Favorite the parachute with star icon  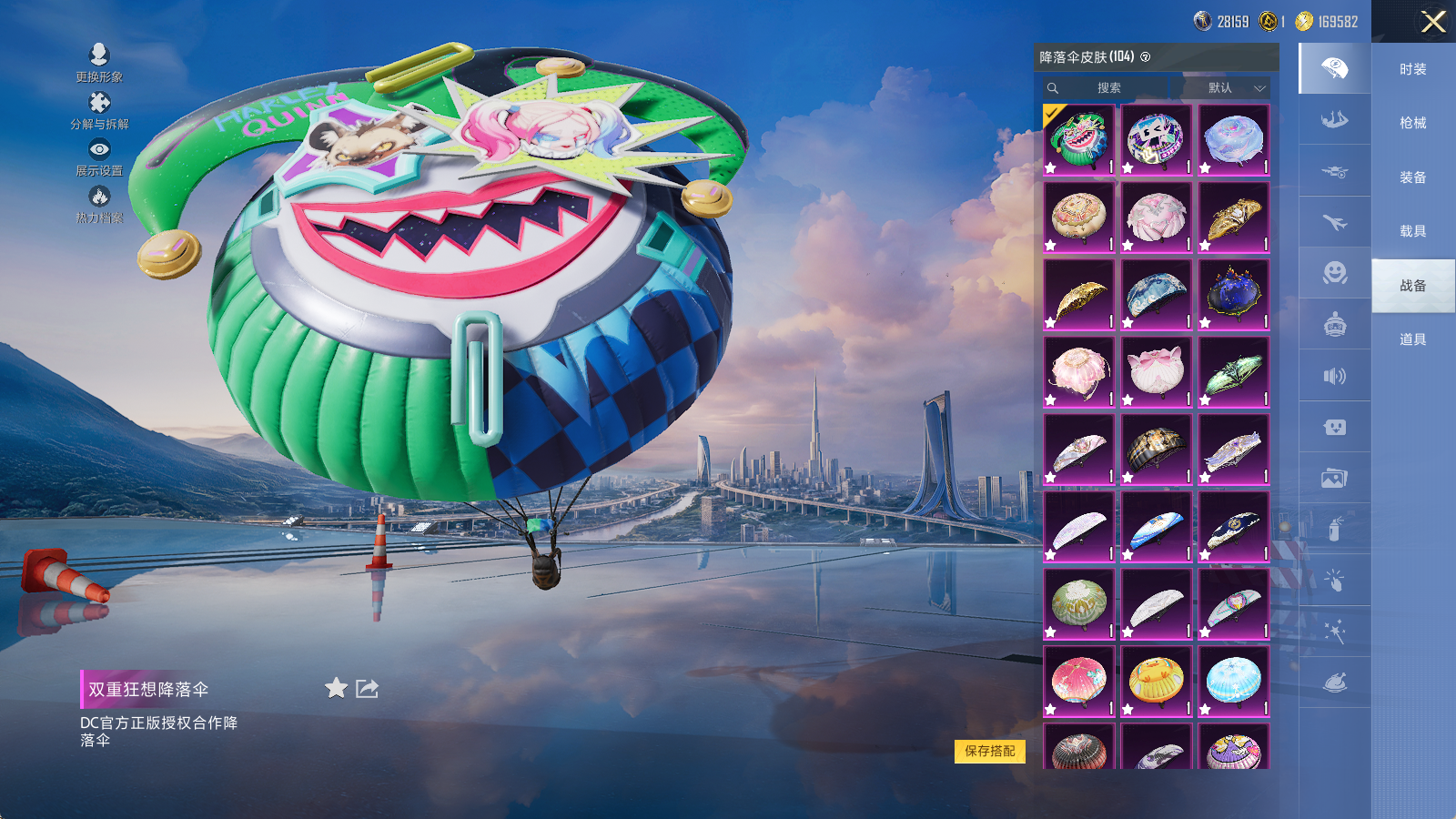336,688
